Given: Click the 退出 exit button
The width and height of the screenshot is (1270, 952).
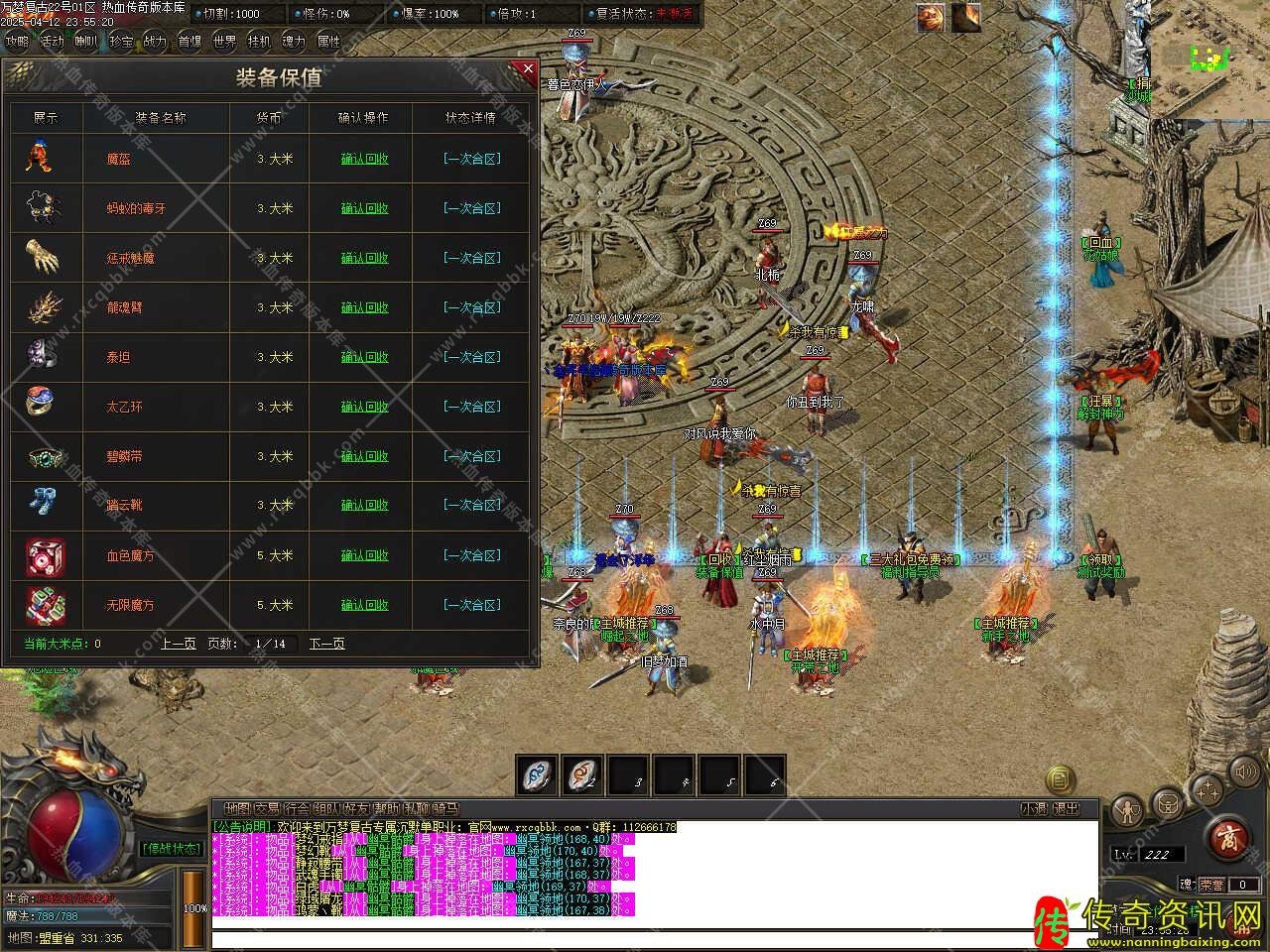Looking at the screenshot, I should pos(1066,809).
